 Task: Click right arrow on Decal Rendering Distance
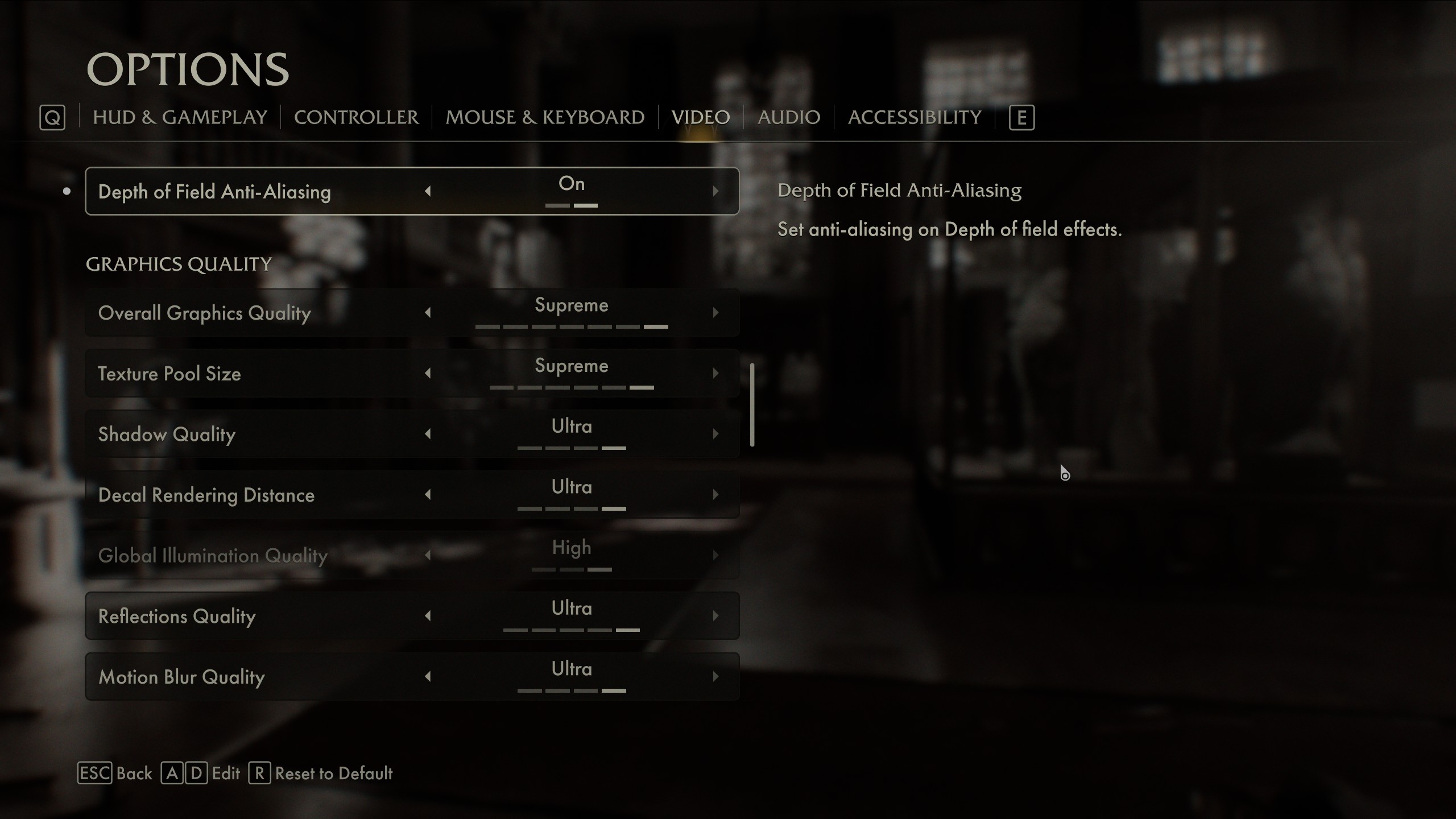pos(715,495)
